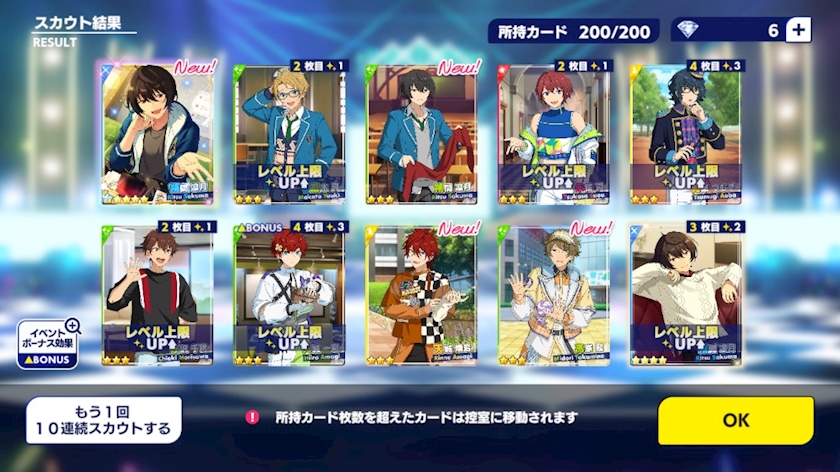
Task: Inspect the Tsumugi Aoba card
Action: coord(686,133)
